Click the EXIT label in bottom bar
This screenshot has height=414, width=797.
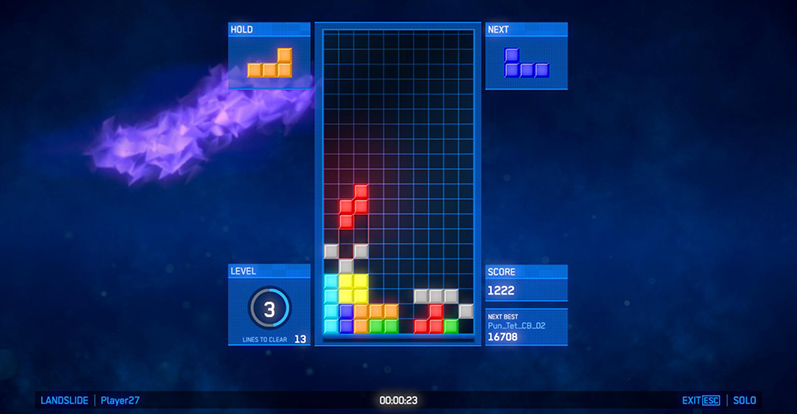(x=692, y=401)
